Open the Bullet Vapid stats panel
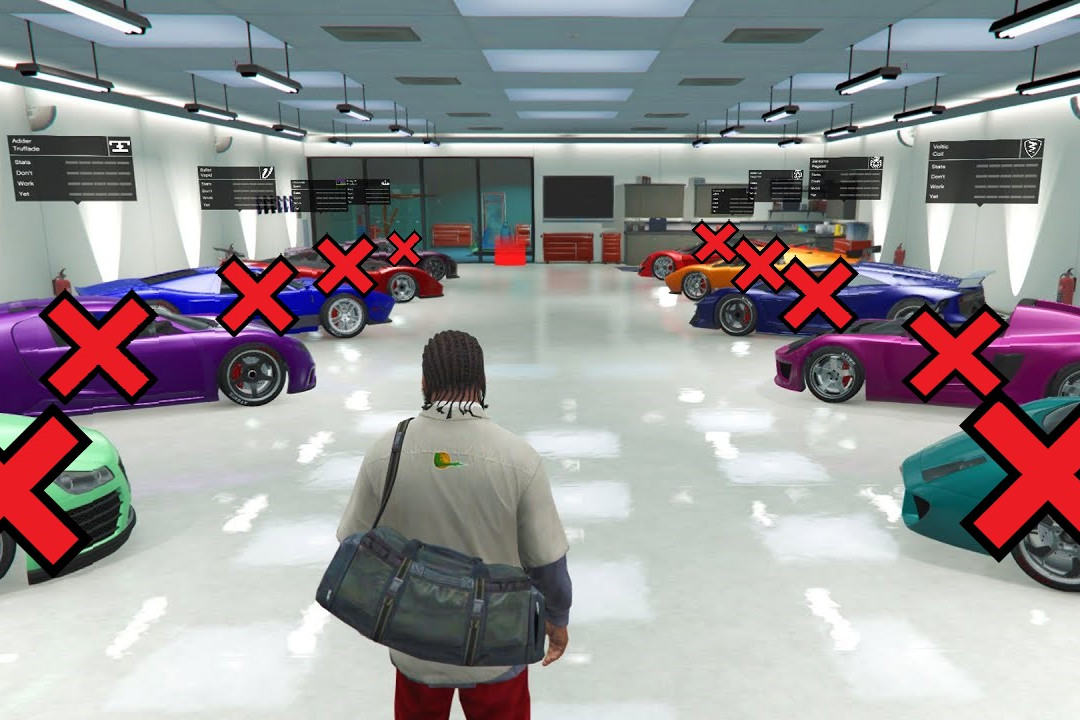 (x=236, y=187)
